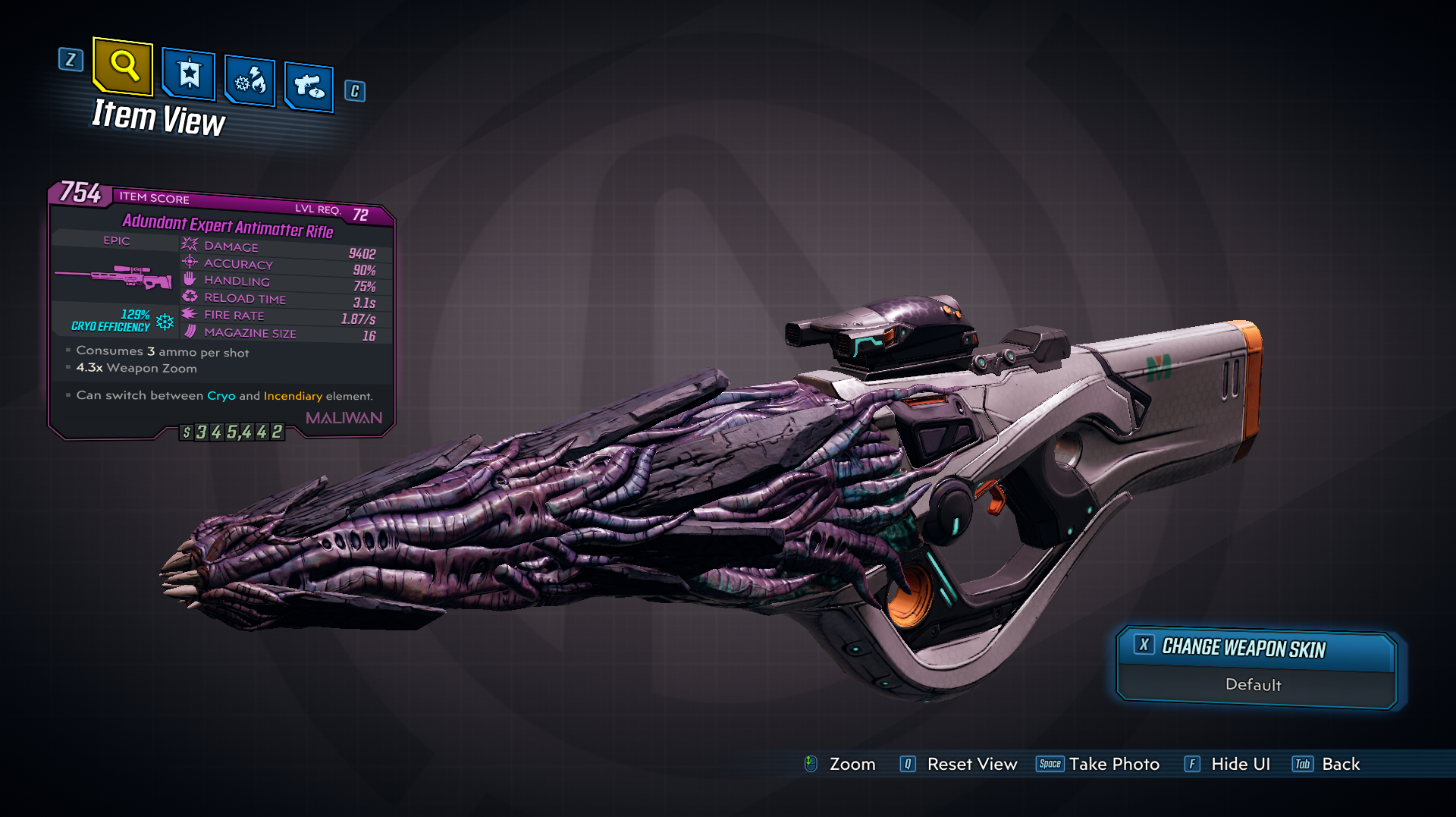Open the gear and flame tab

pos(250,80)
